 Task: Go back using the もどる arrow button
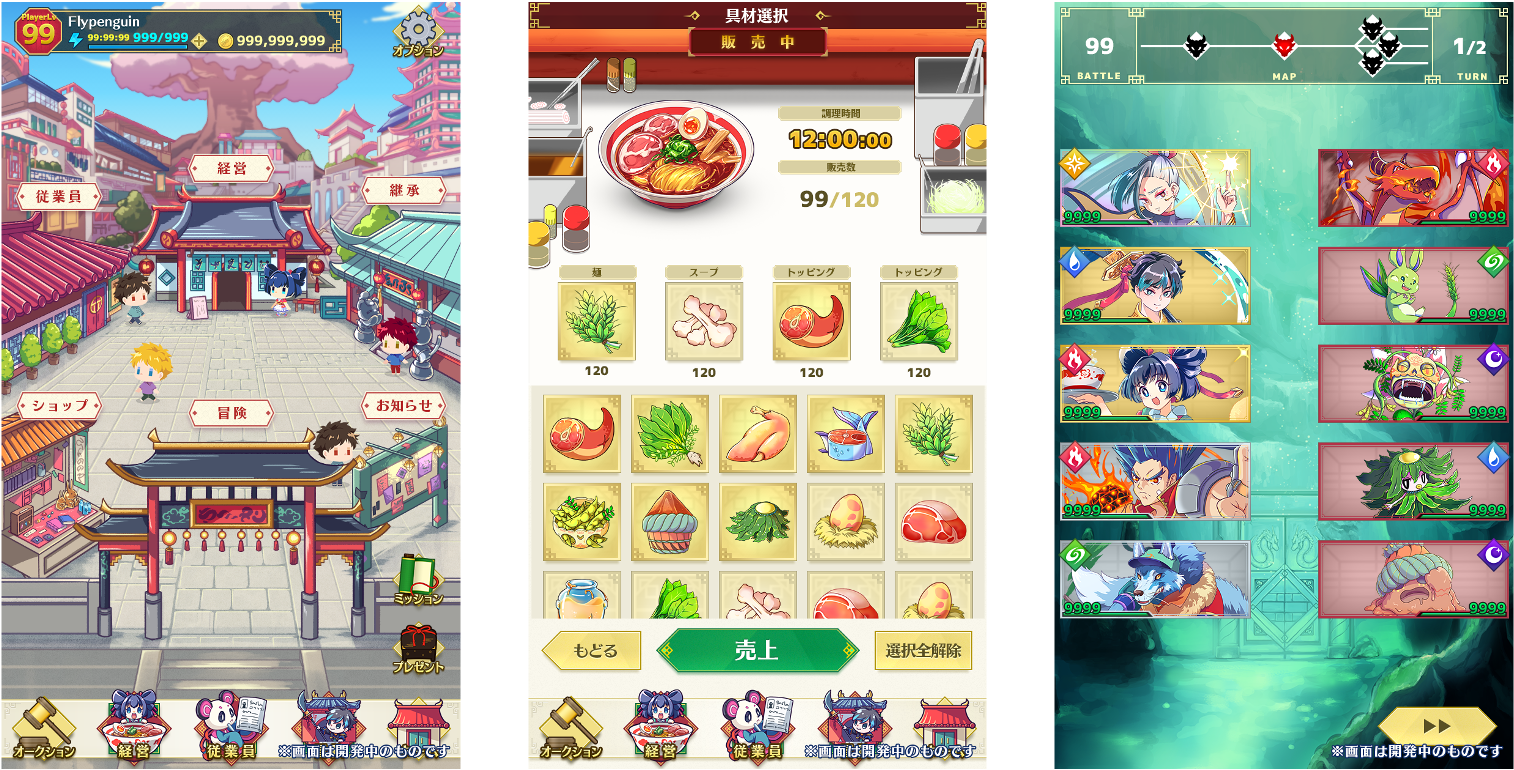pyautogui.click(x=591, y=649)
